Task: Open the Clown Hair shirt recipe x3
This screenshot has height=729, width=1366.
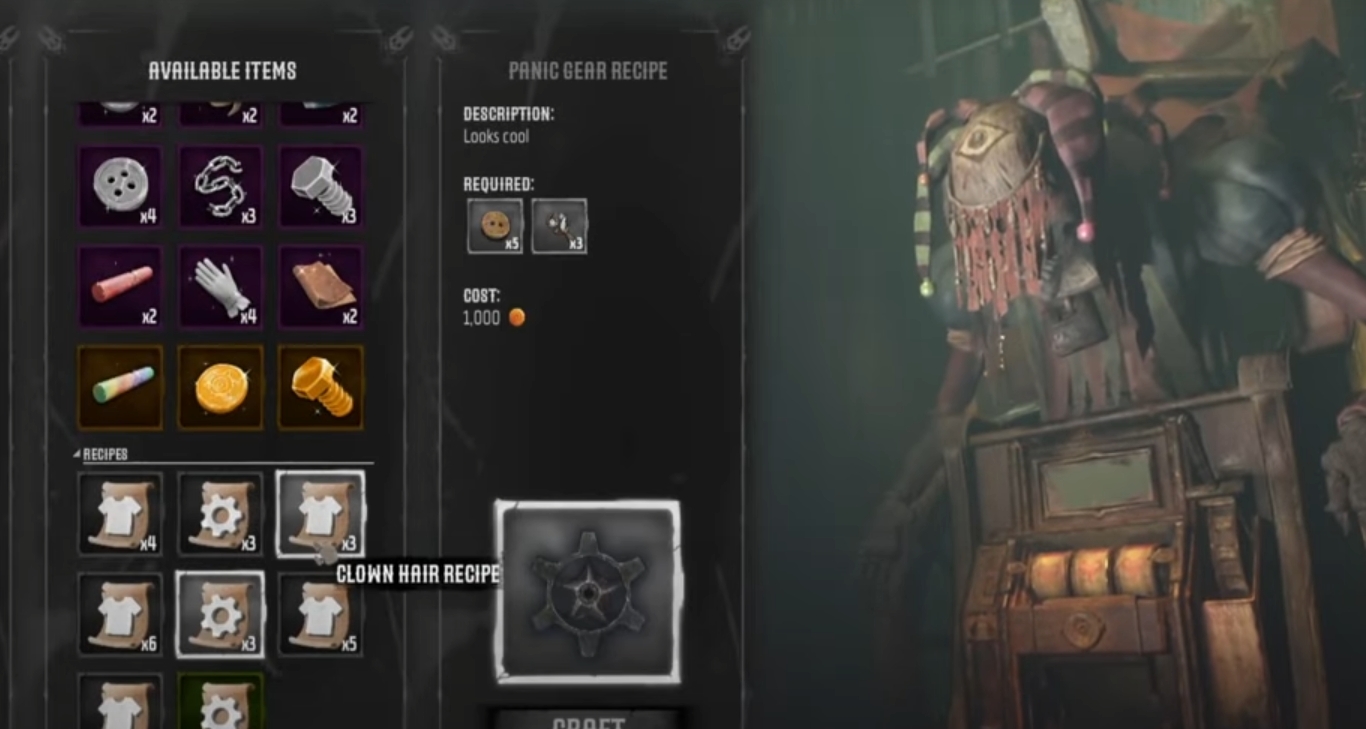Action: coord(320,514)
